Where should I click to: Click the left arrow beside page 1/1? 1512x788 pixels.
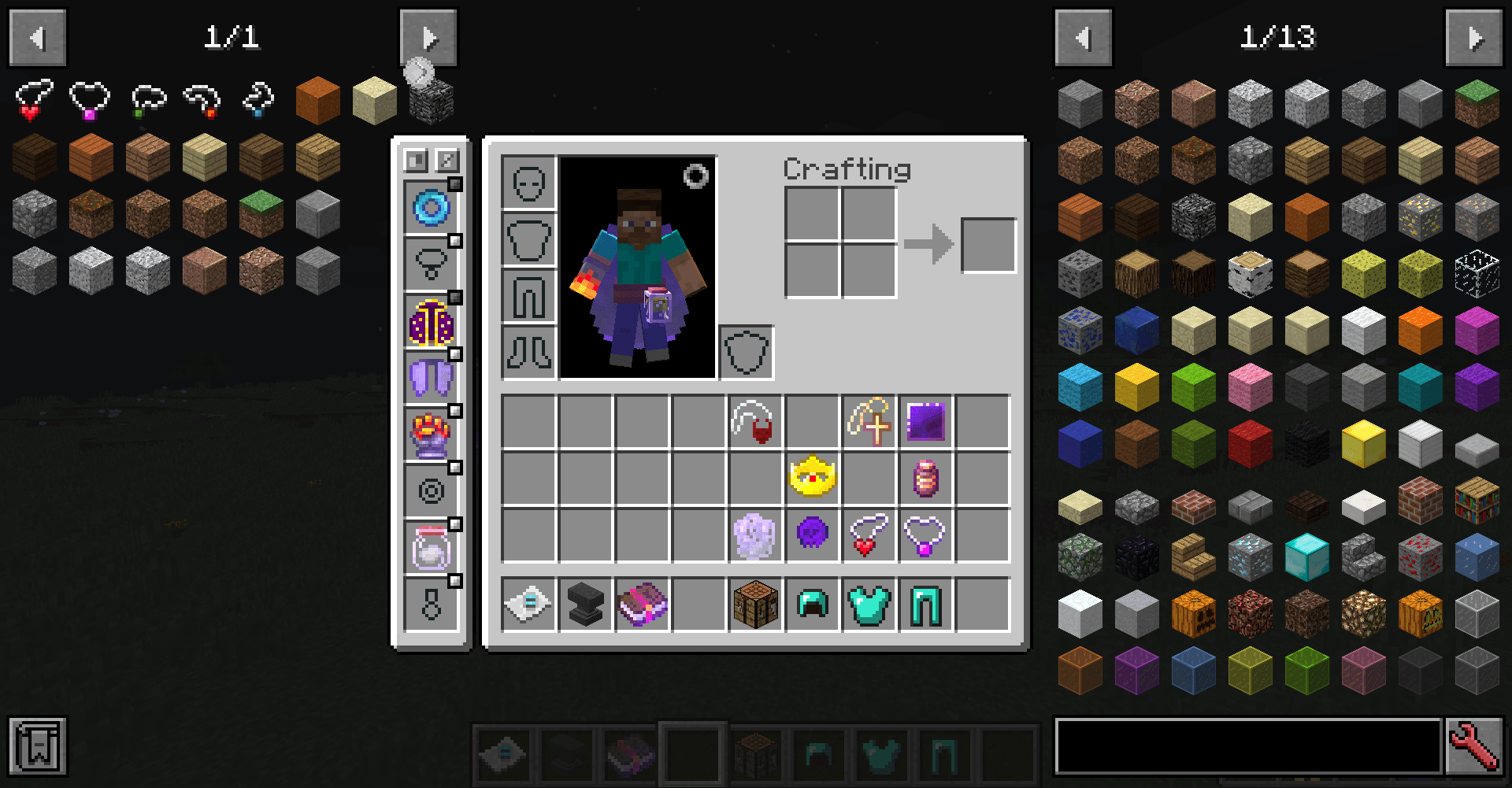(36, 38)
